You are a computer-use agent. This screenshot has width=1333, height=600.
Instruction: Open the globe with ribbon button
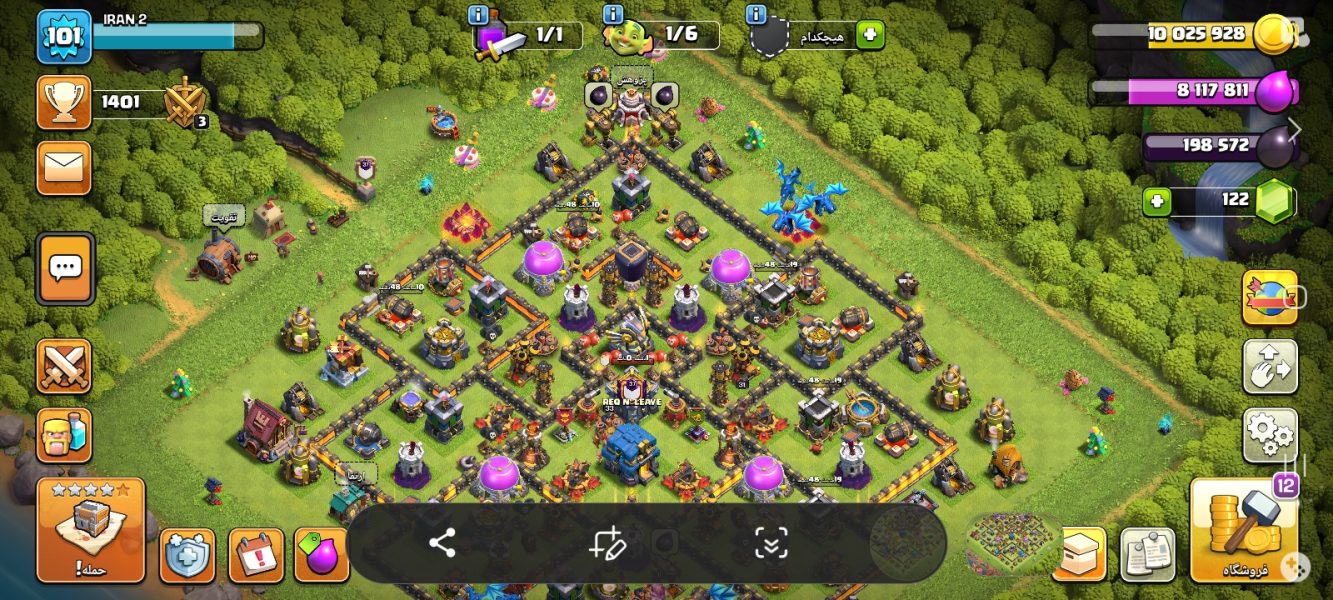coord(1270,297)
